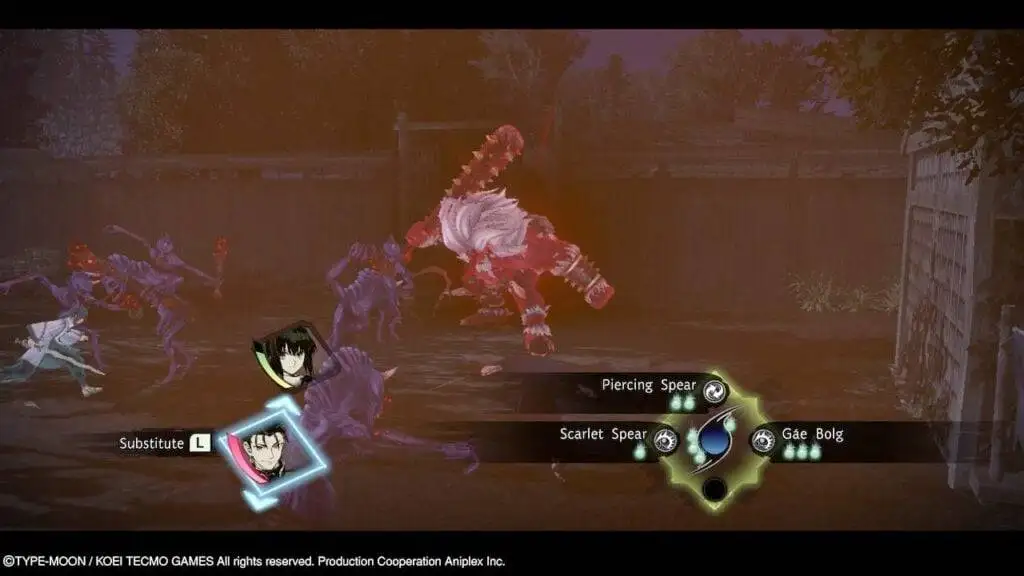Screen dimensions: 1024x576
Task: Activate the Piercing Spear skill
Action: [x=714, y=390]
